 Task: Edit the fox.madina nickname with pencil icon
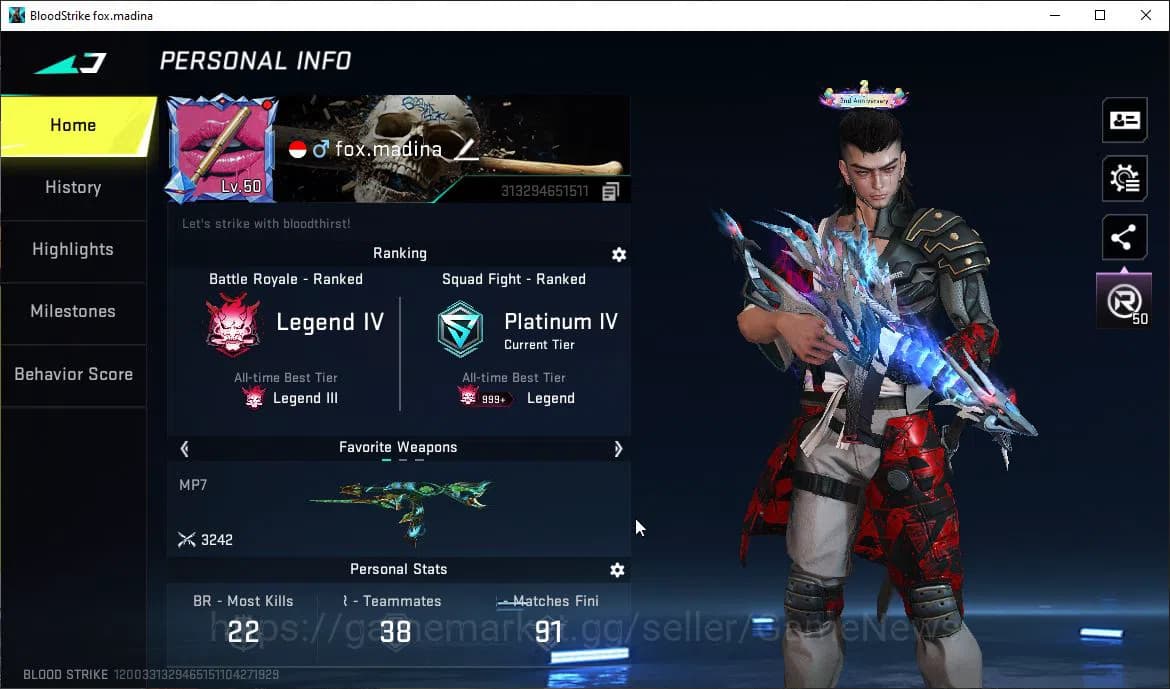tap(467, 149)
